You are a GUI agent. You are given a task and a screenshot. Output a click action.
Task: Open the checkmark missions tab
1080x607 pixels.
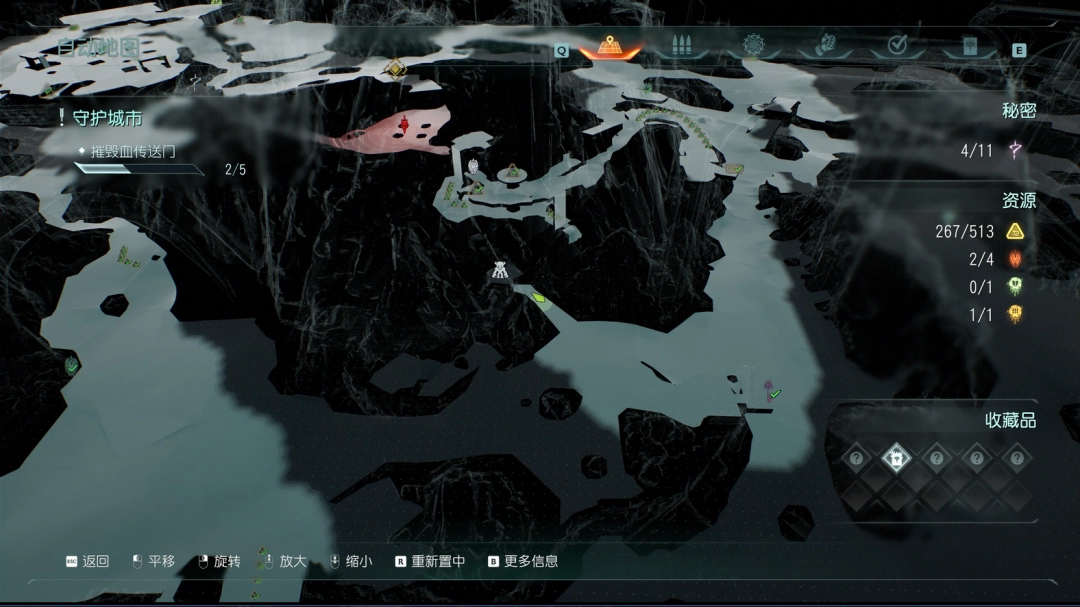897,46
